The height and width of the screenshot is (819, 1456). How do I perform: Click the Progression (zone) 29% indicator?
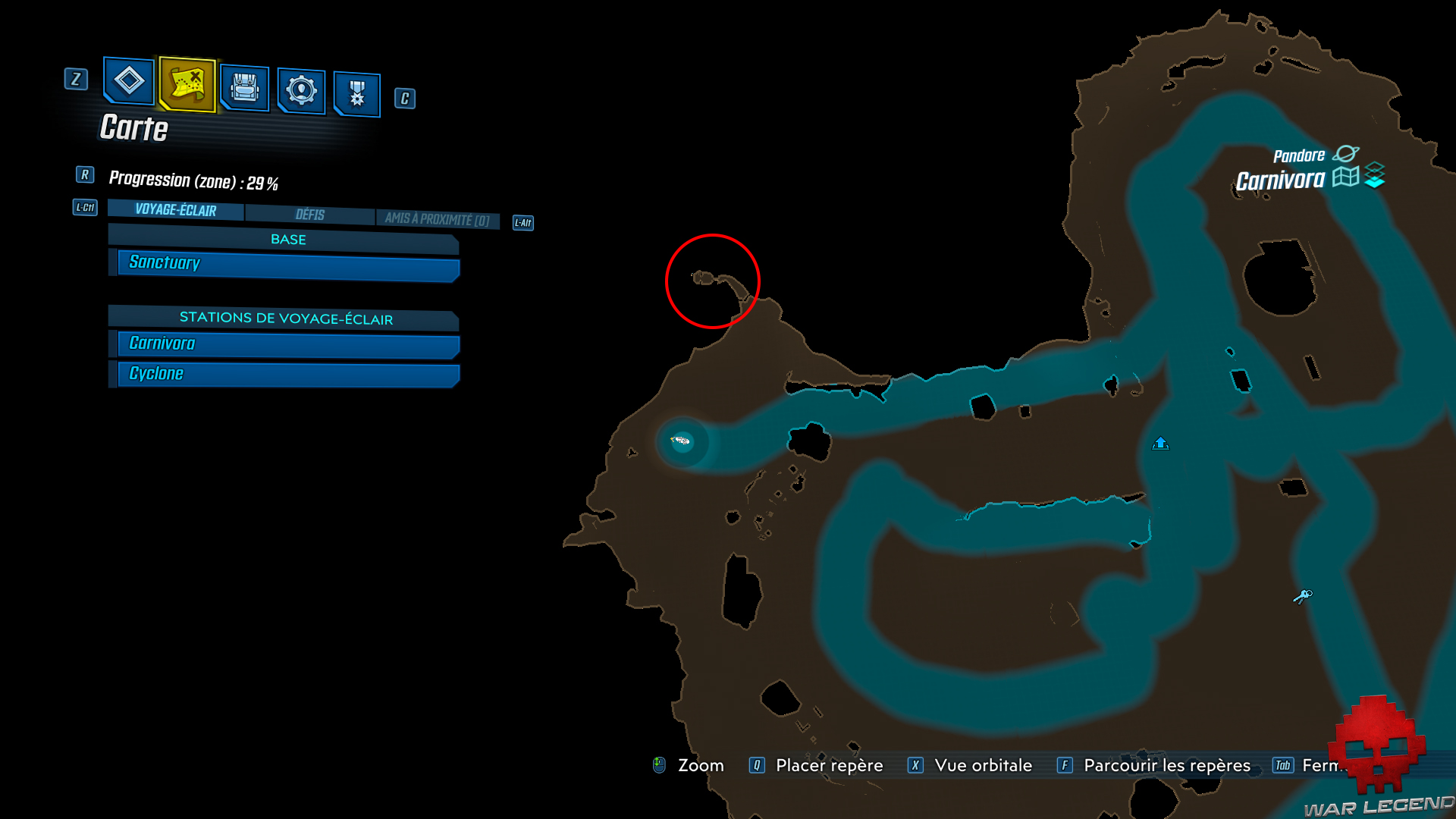pyautogui.click(x=194, y=180)
